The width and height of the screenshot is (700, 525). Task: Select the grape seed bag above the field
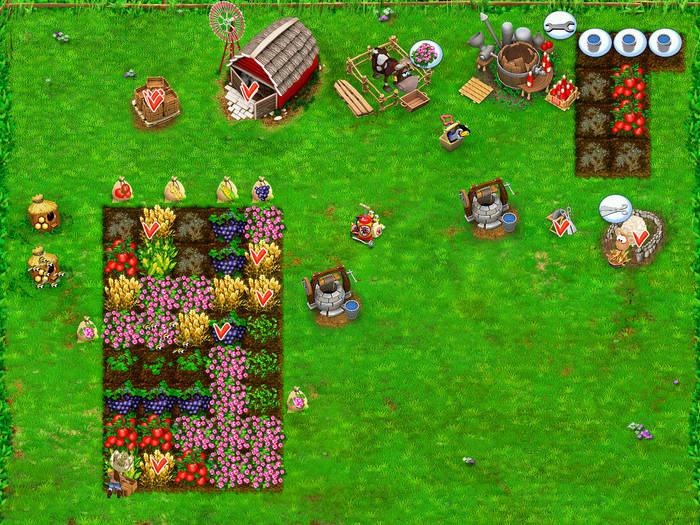(262, 189)
